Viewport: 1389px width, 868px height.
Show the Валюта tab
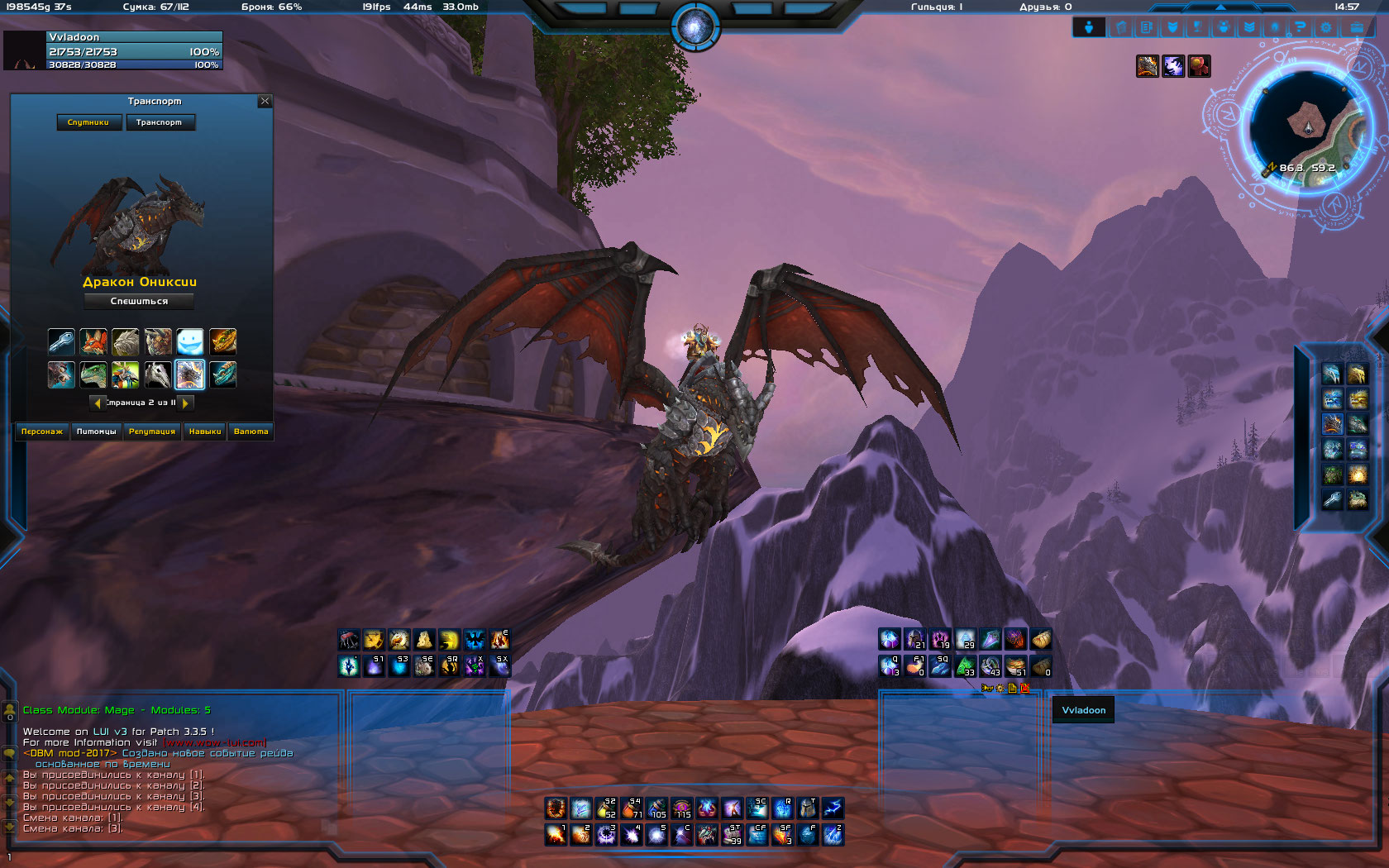251,432
